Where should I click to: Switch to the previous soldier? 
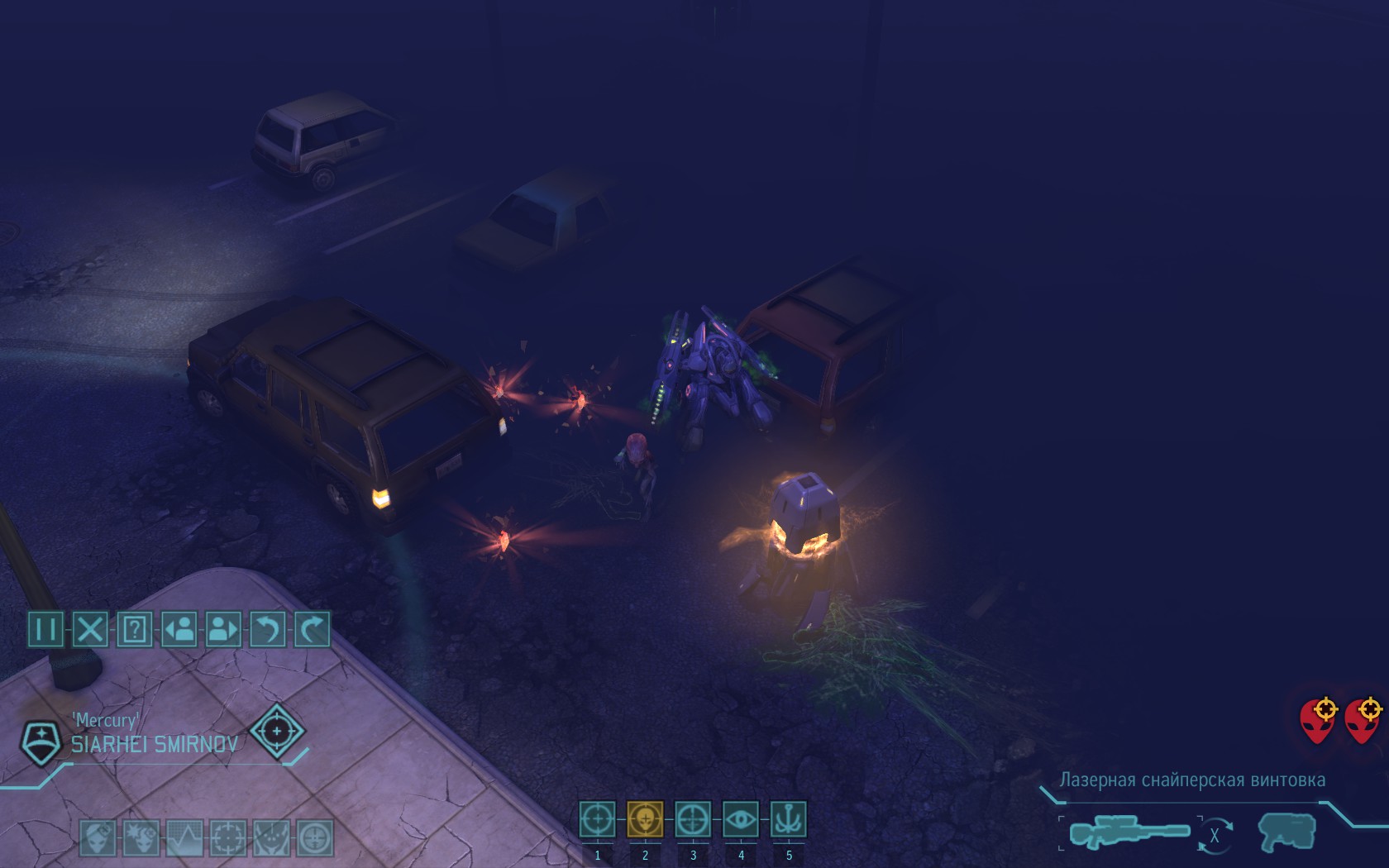click(x=179, y=630)
